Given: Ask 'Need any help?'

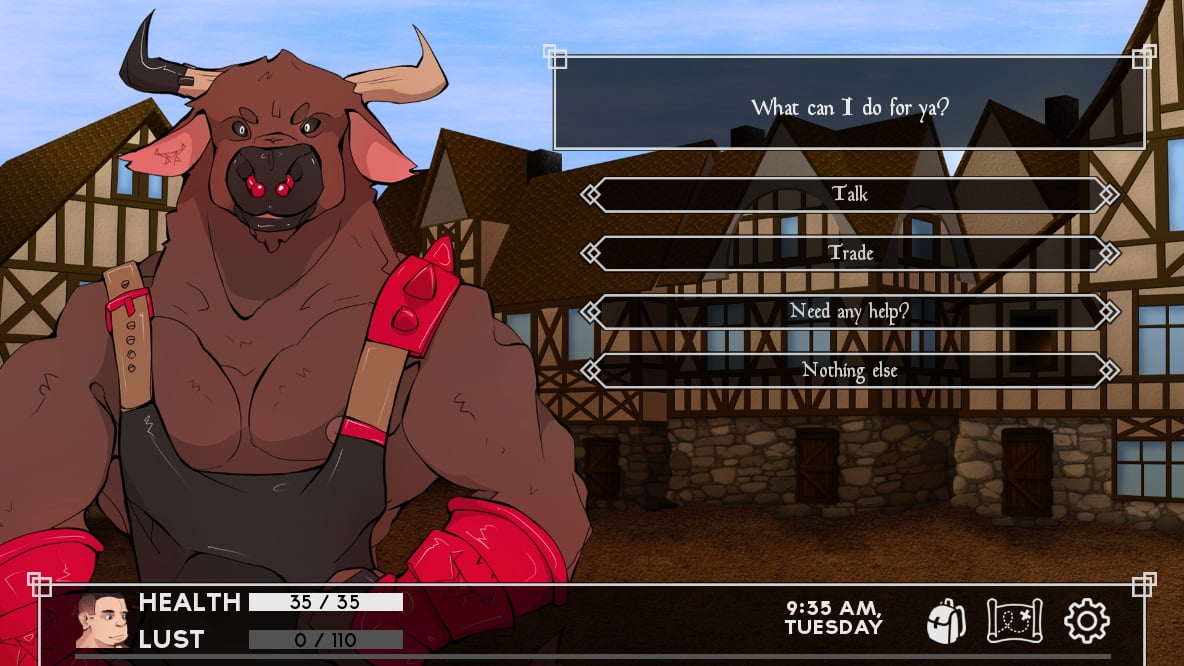Looking at the screenshot, I should coord(849,311).
